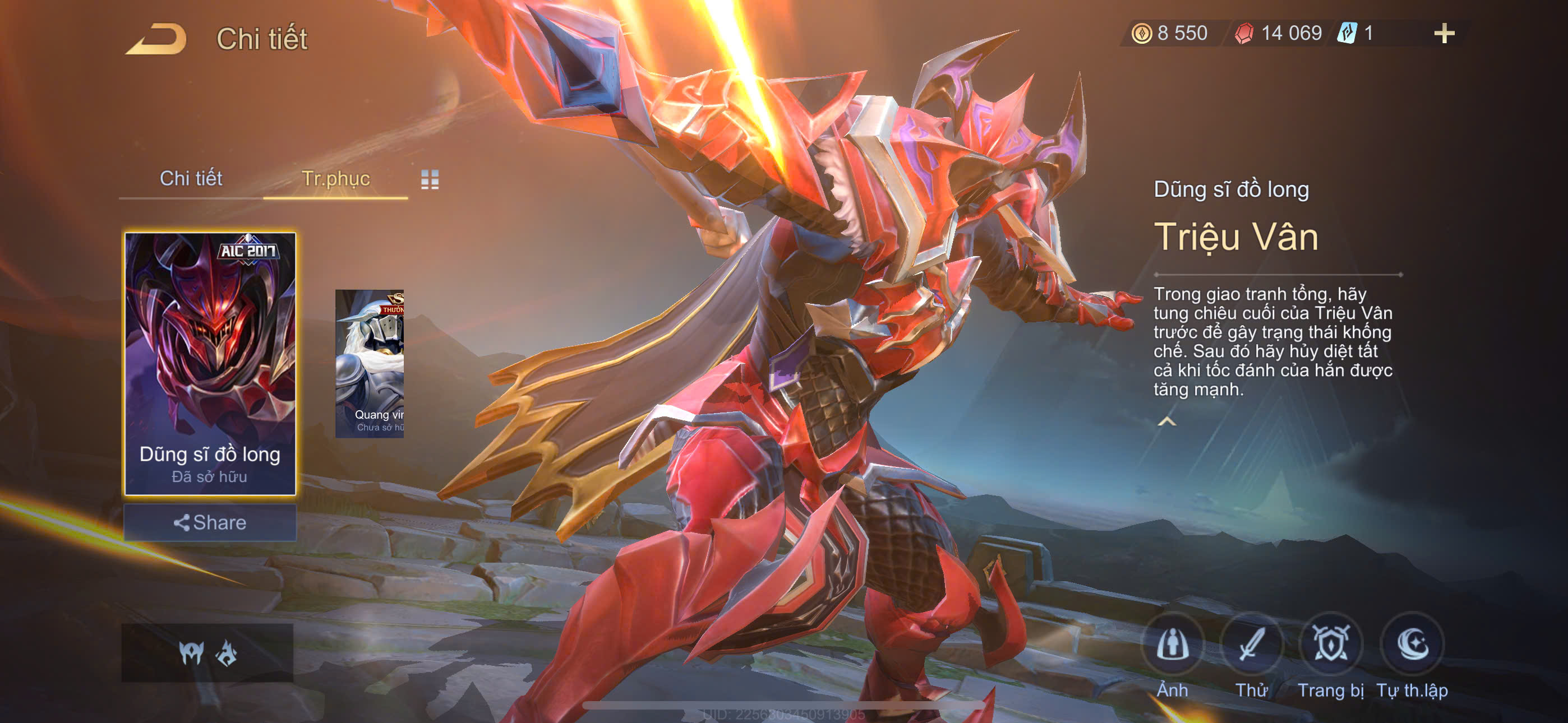Try the hero with Thử
The height and width of the screenshot is (723, 1568).
click(1252, 645)
